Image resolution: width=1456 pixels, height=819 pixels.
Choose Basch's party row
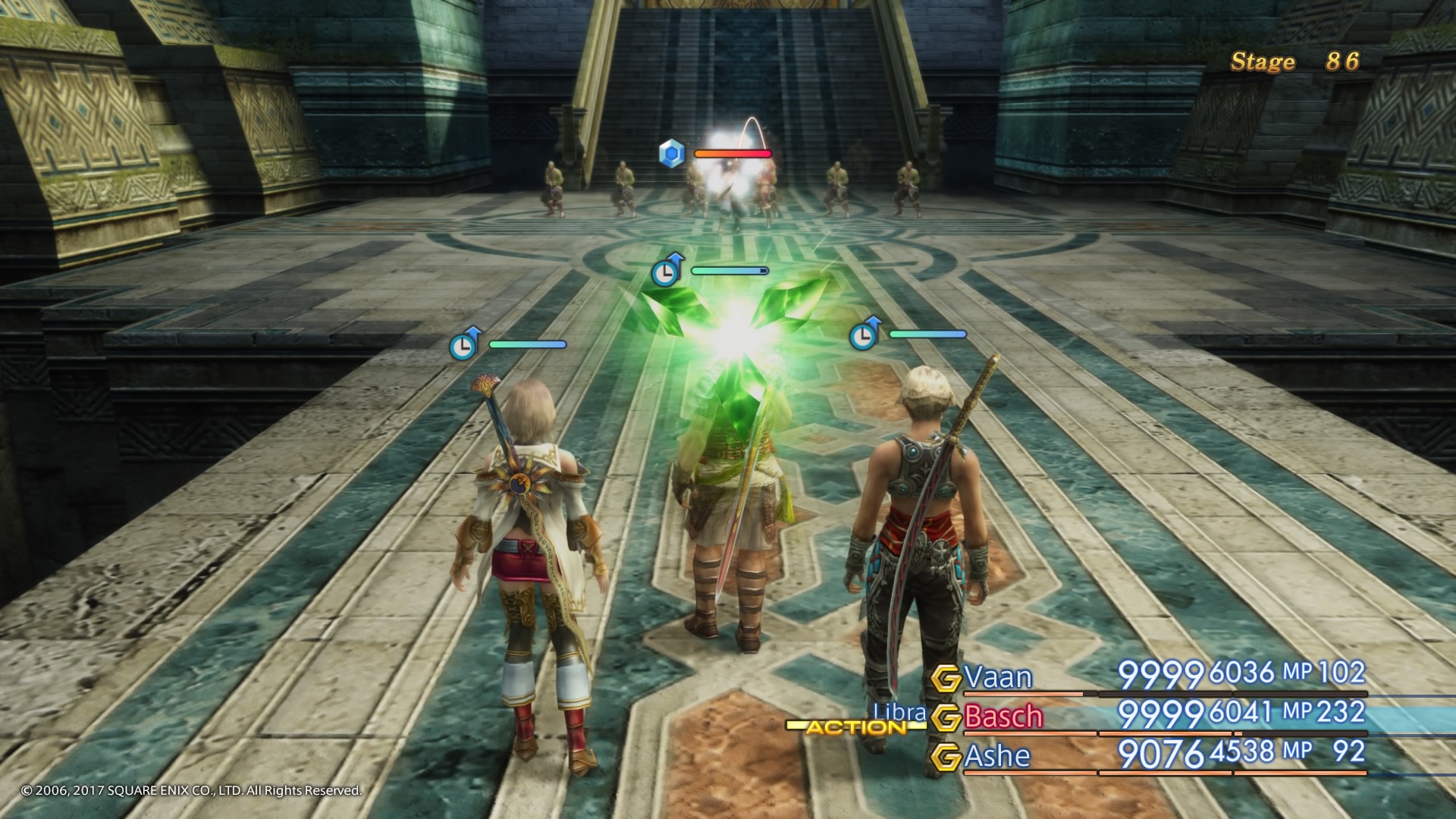(1003, 717)
